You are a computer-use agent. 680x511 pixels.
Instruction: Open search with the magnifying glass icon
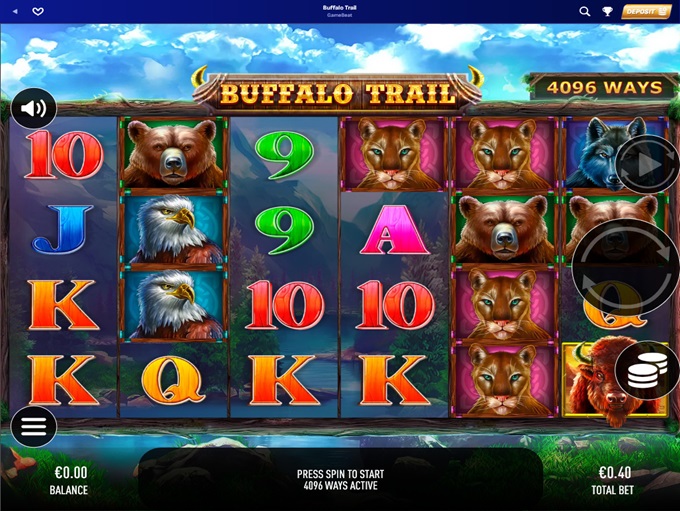pos(585,11)
